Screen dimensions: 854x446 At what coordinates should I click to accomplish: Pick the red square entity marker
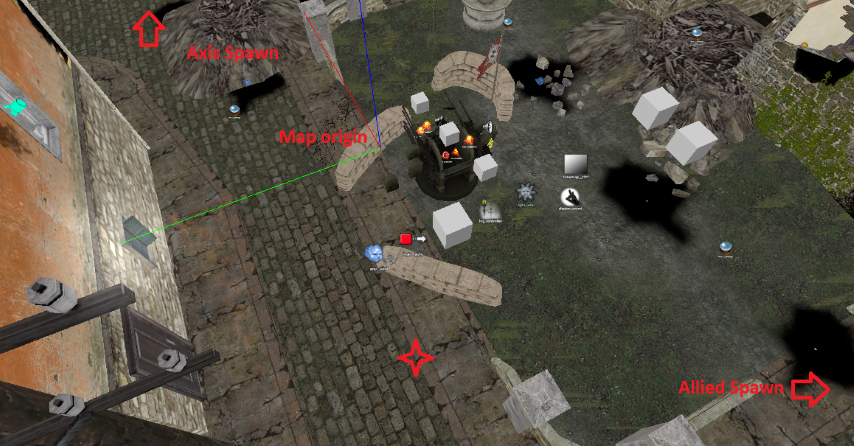coord(406,239)
